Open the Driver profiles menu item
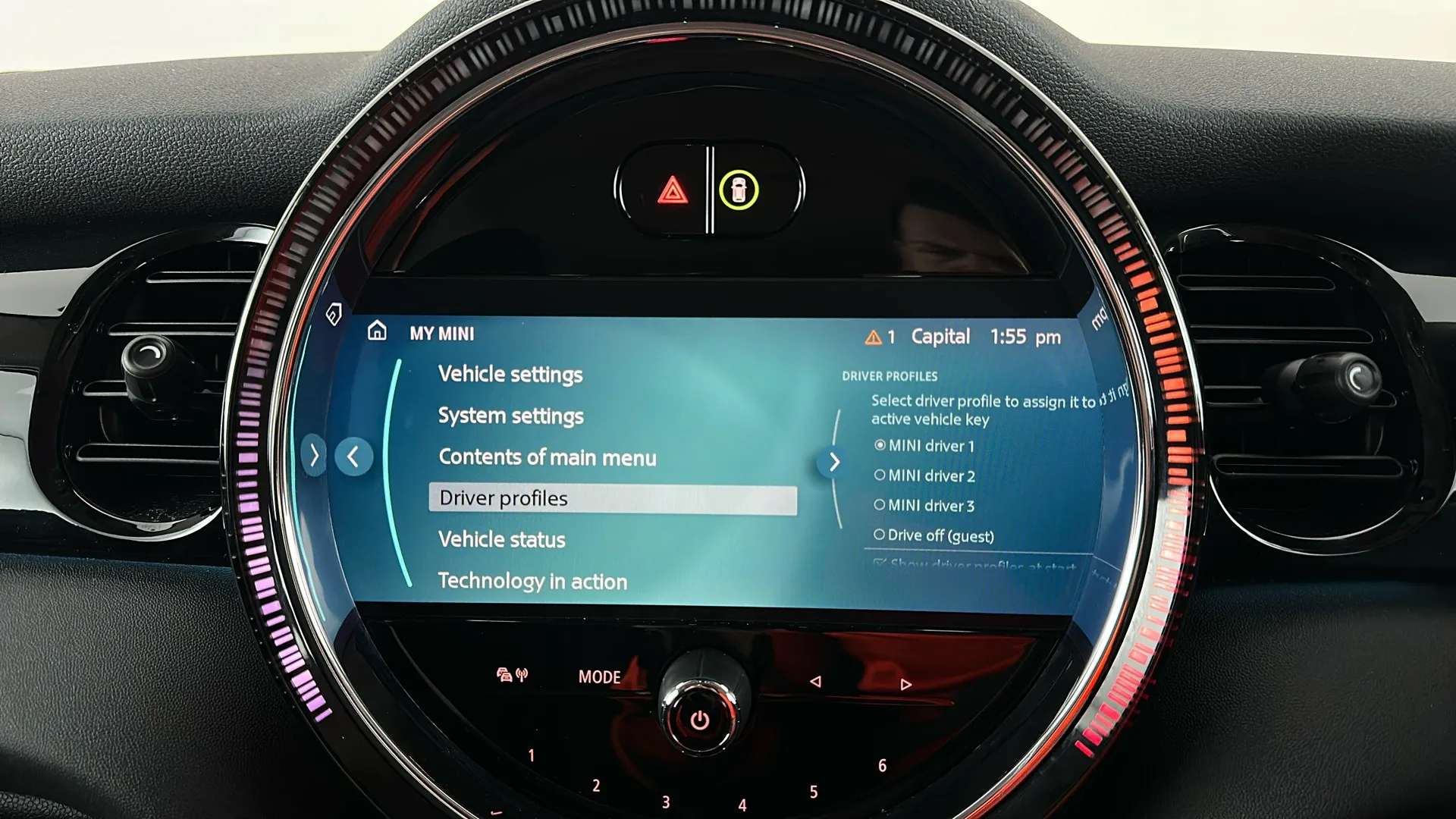Screen dimensions: 1456x819 click(x=503, y=497)
